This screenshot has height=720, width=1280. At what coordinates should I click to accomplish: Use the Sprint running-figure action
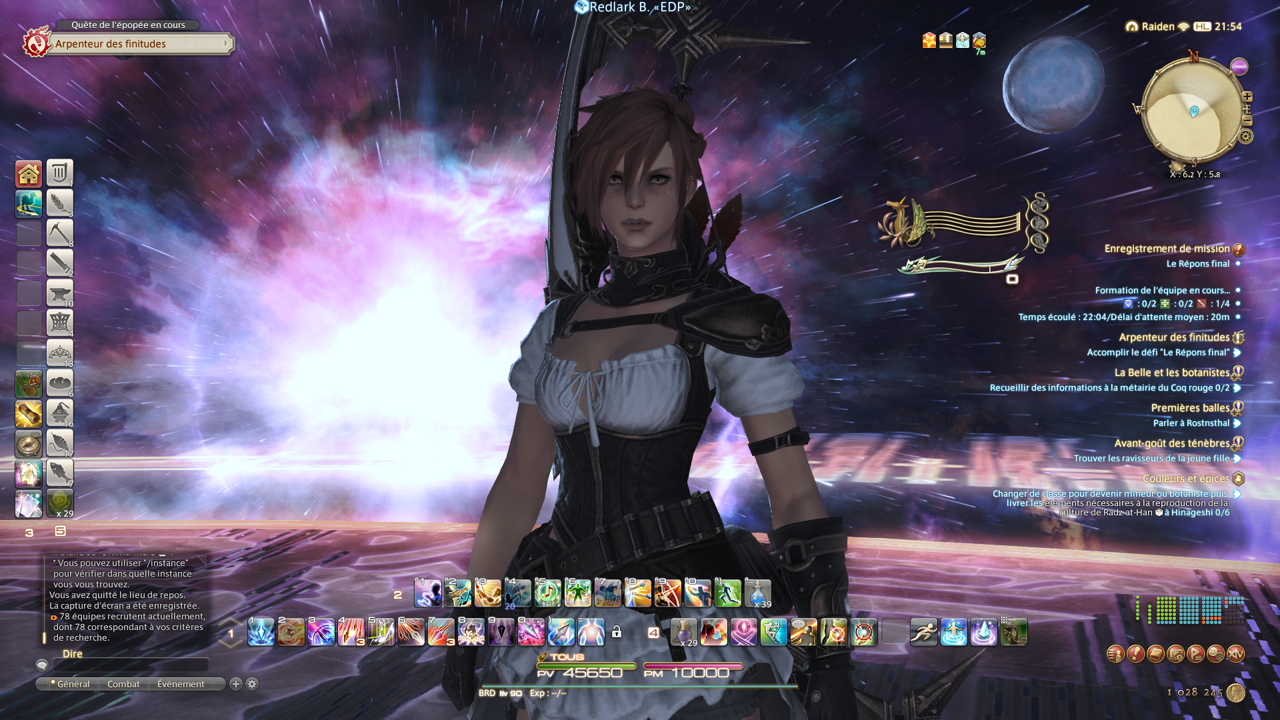(x=924, y=632)
